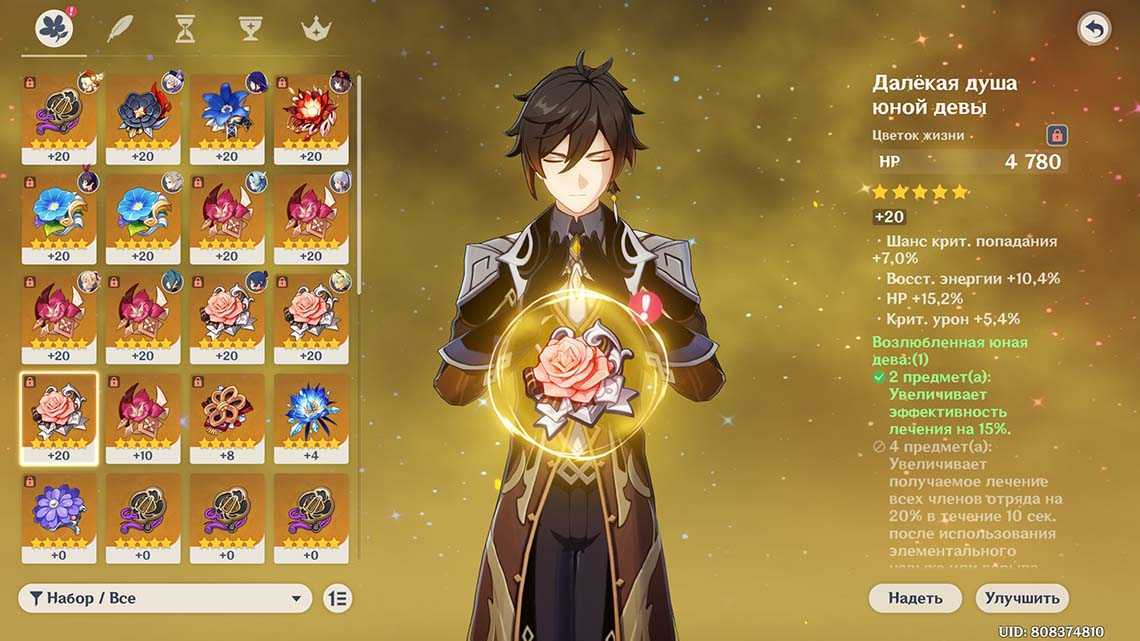Equip the artifact with the Надеть button
The width and height of the screenshot is (1140, 641).
(914, 598)
